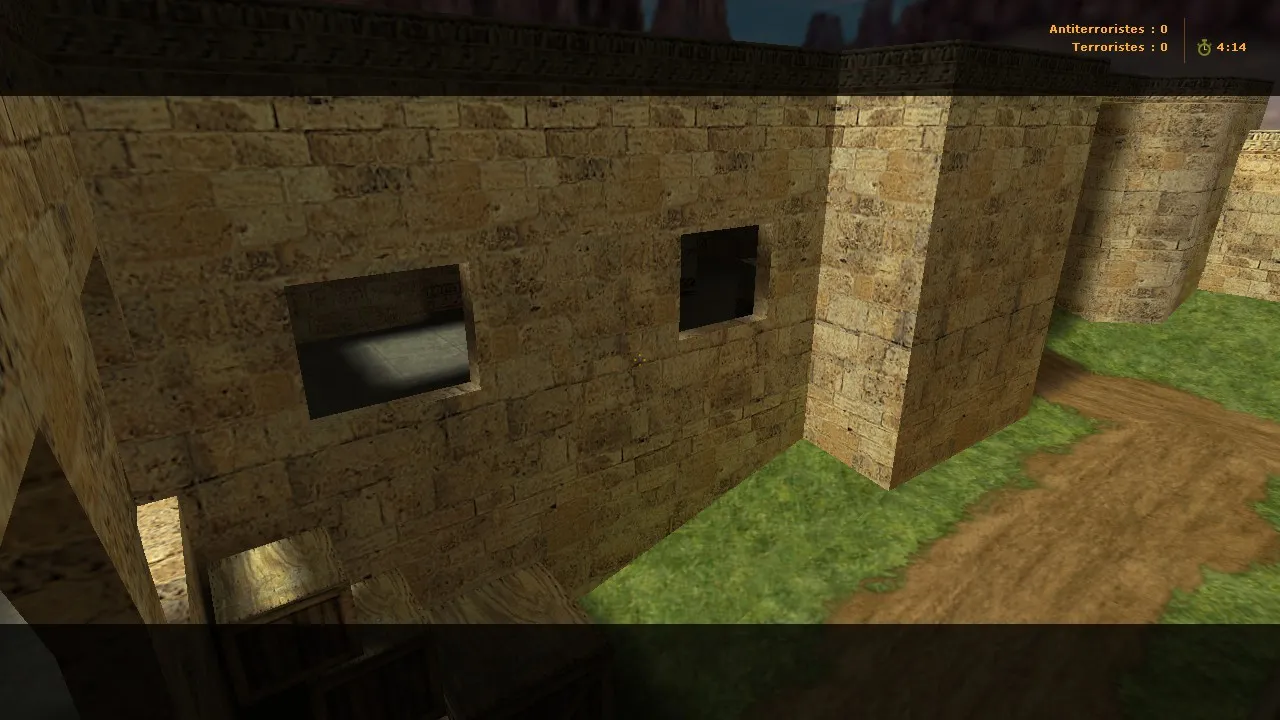Select the Antiterroristes score label
The image size is (1280, 720).
click(x=1095, y=29)
